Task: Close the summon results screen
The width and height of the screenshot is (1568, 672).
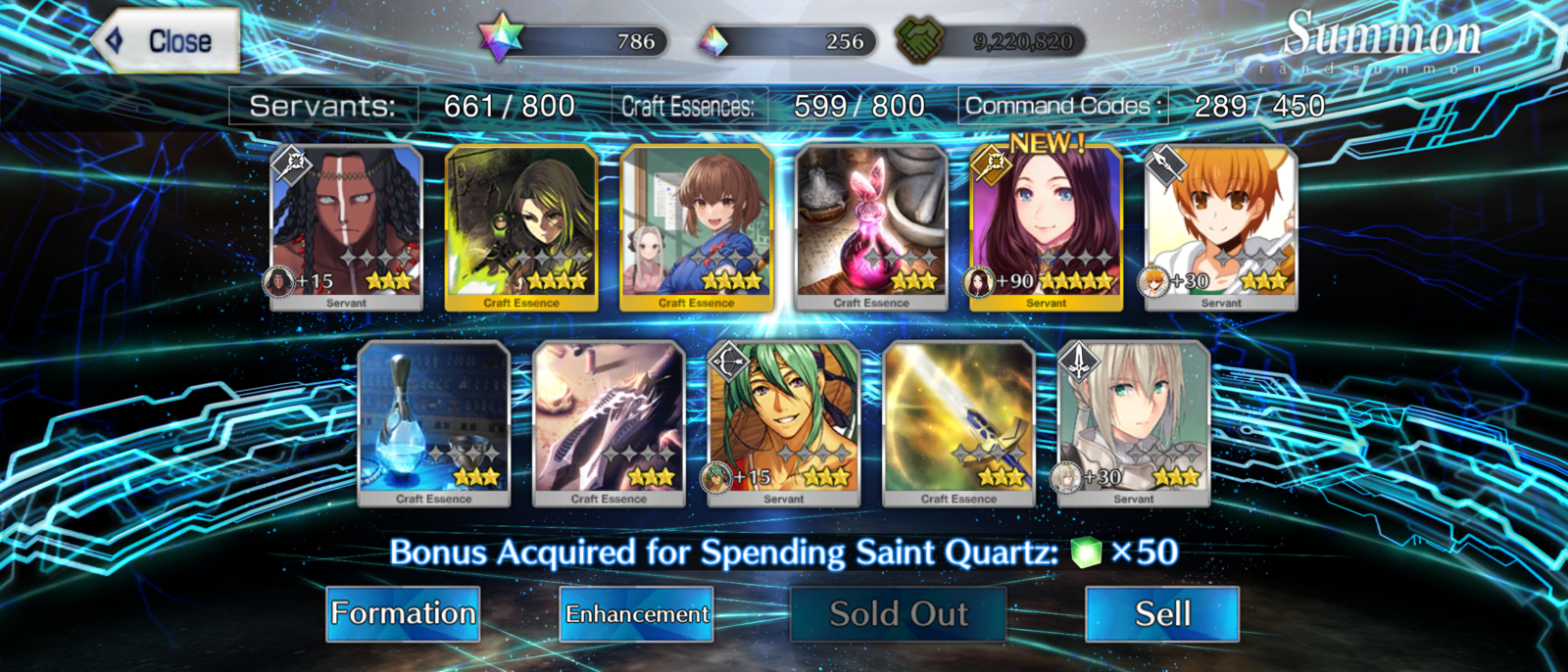Action: tap(168, 41)
